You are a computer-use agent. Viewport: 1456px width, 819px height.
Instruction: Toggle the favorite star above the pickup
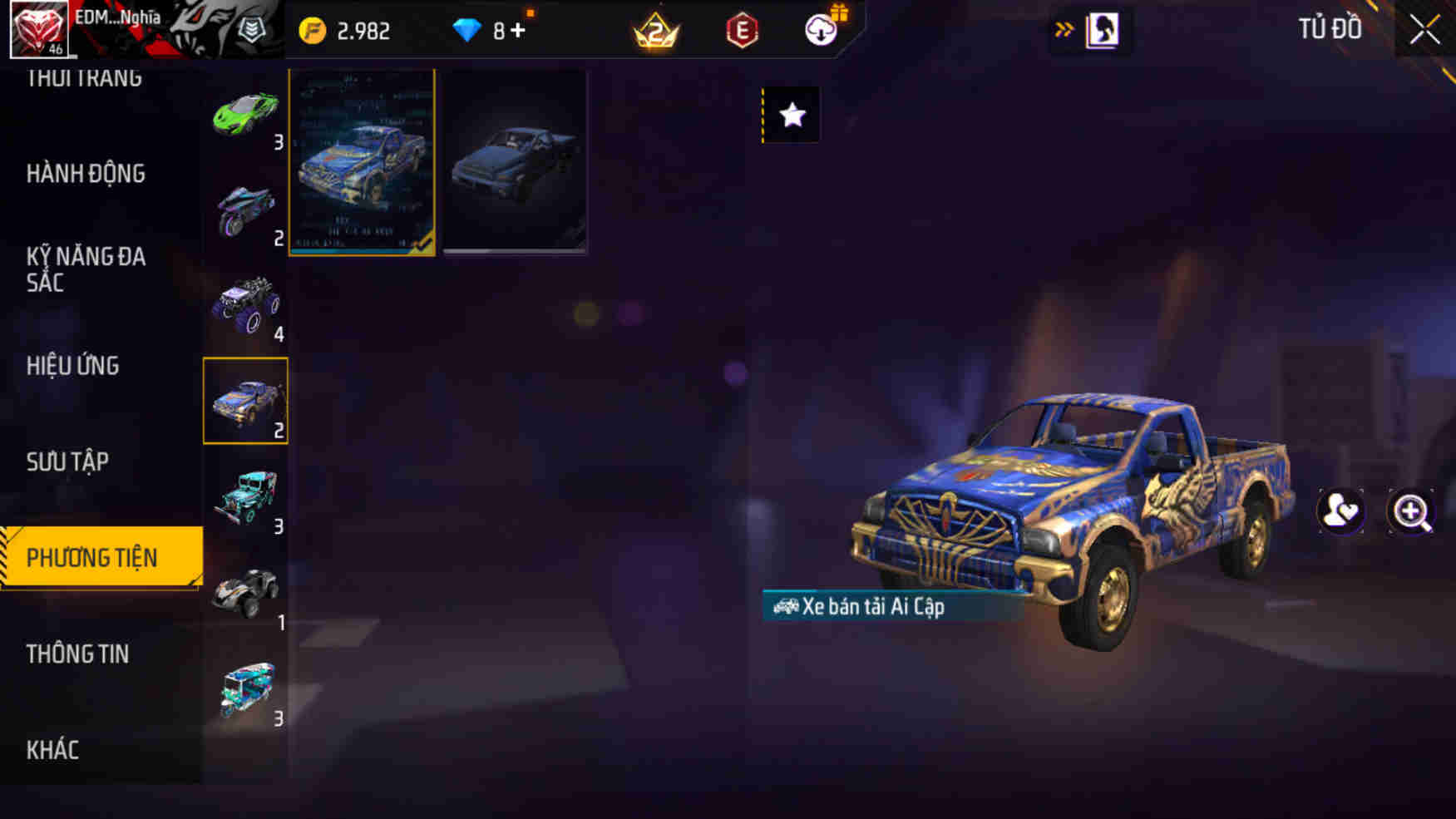[x=790, y=116]
